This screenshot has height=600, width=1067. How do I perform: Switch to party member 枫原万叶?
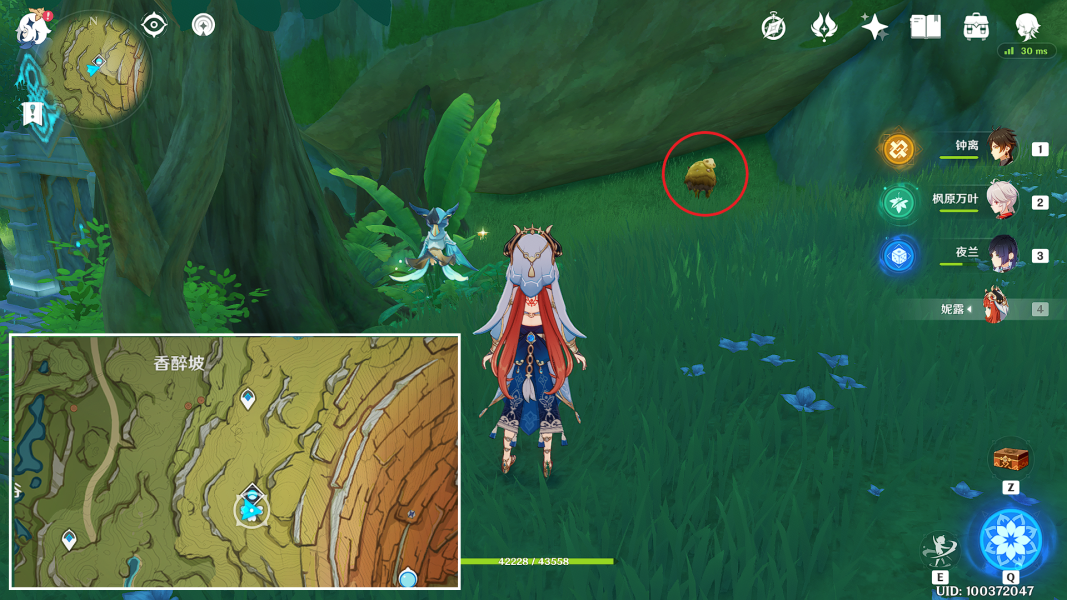(1000, 201)
